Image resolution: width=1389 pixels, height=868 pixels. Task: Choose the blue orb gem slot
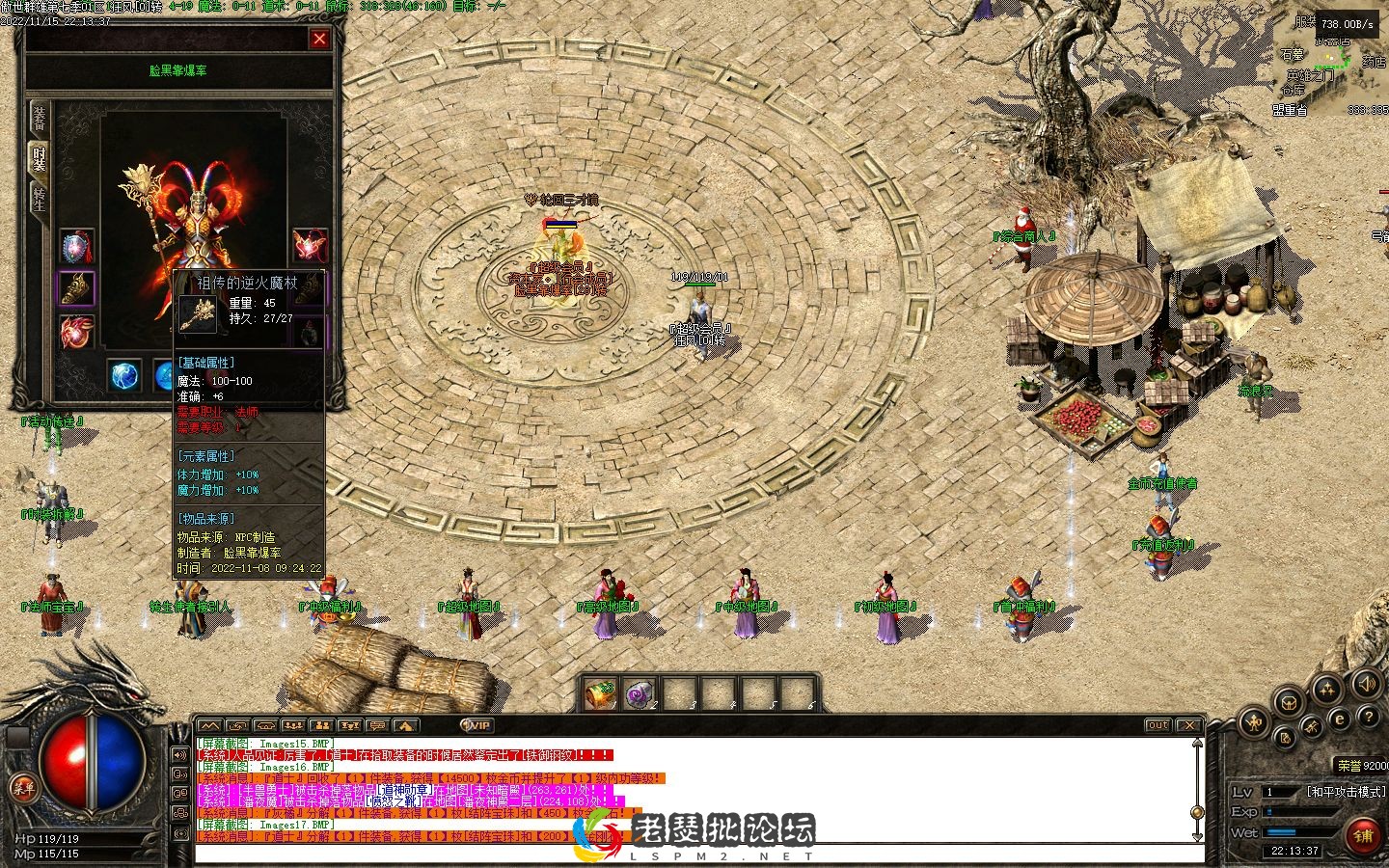[x=123, y=376]
